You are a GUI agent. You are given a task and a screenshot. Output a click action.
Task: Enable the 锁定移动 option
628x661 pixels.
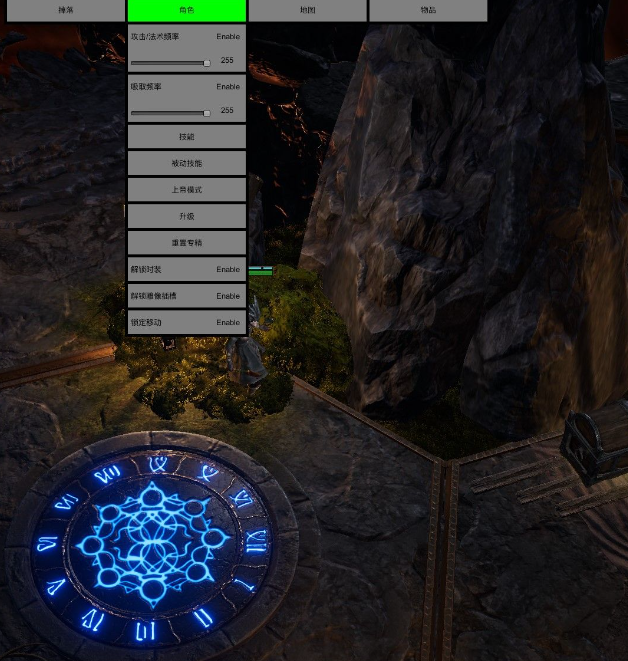pyautogui.click(x=228, y=322)
